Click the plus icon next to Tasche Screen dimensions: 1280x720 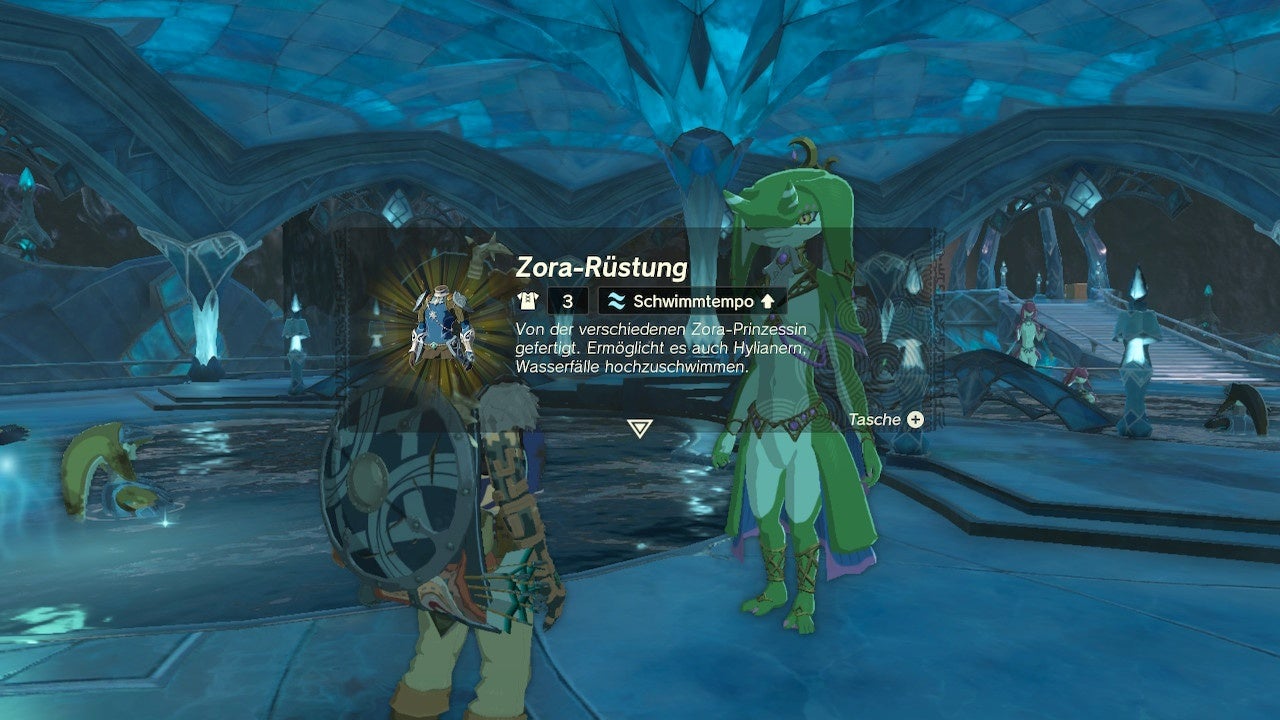point(916,420)
